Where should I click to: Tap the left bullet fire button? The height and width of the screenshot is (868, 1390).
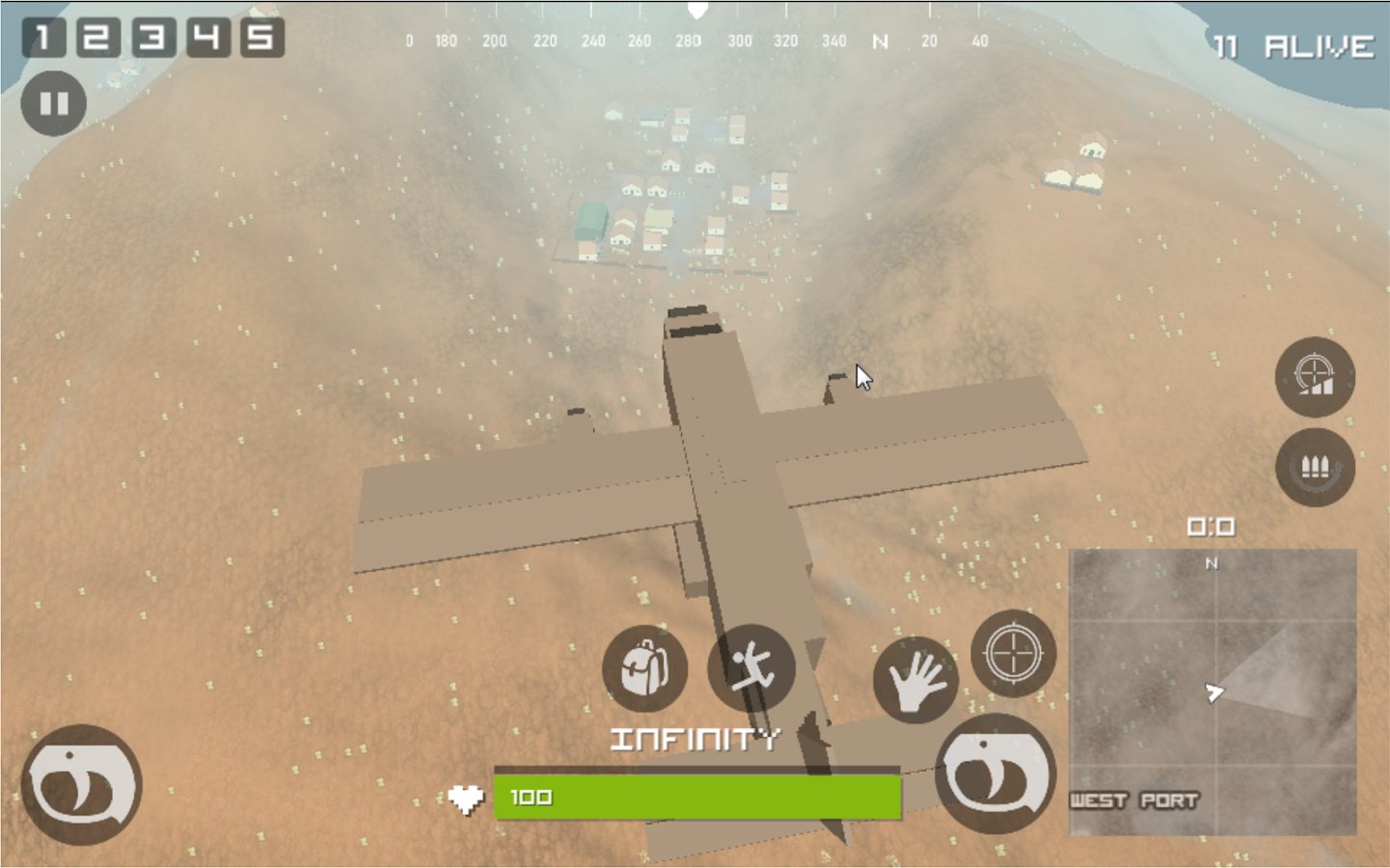tap(82, 785)
